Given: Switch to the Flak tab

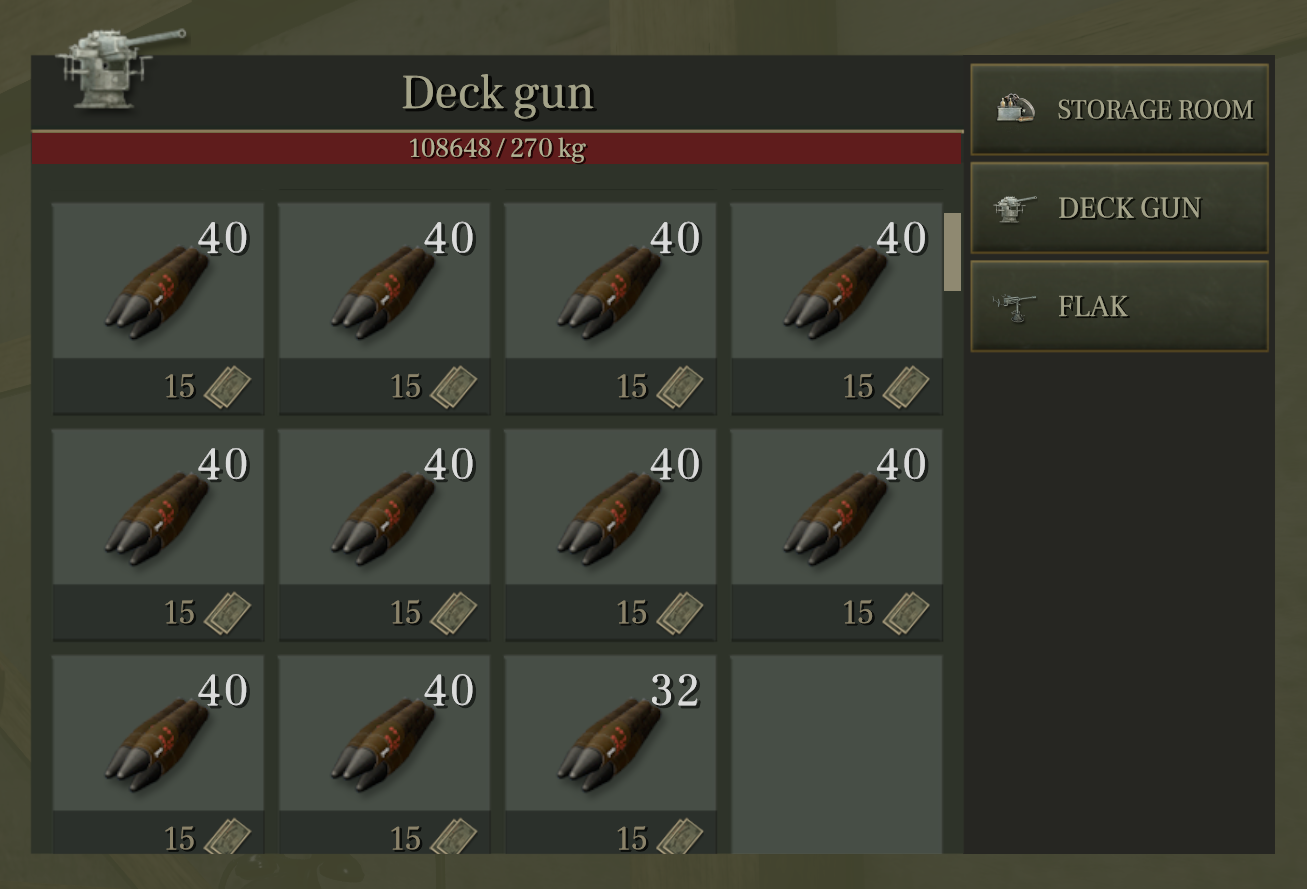Looking at the screenshot, I should coord(1120,306).
